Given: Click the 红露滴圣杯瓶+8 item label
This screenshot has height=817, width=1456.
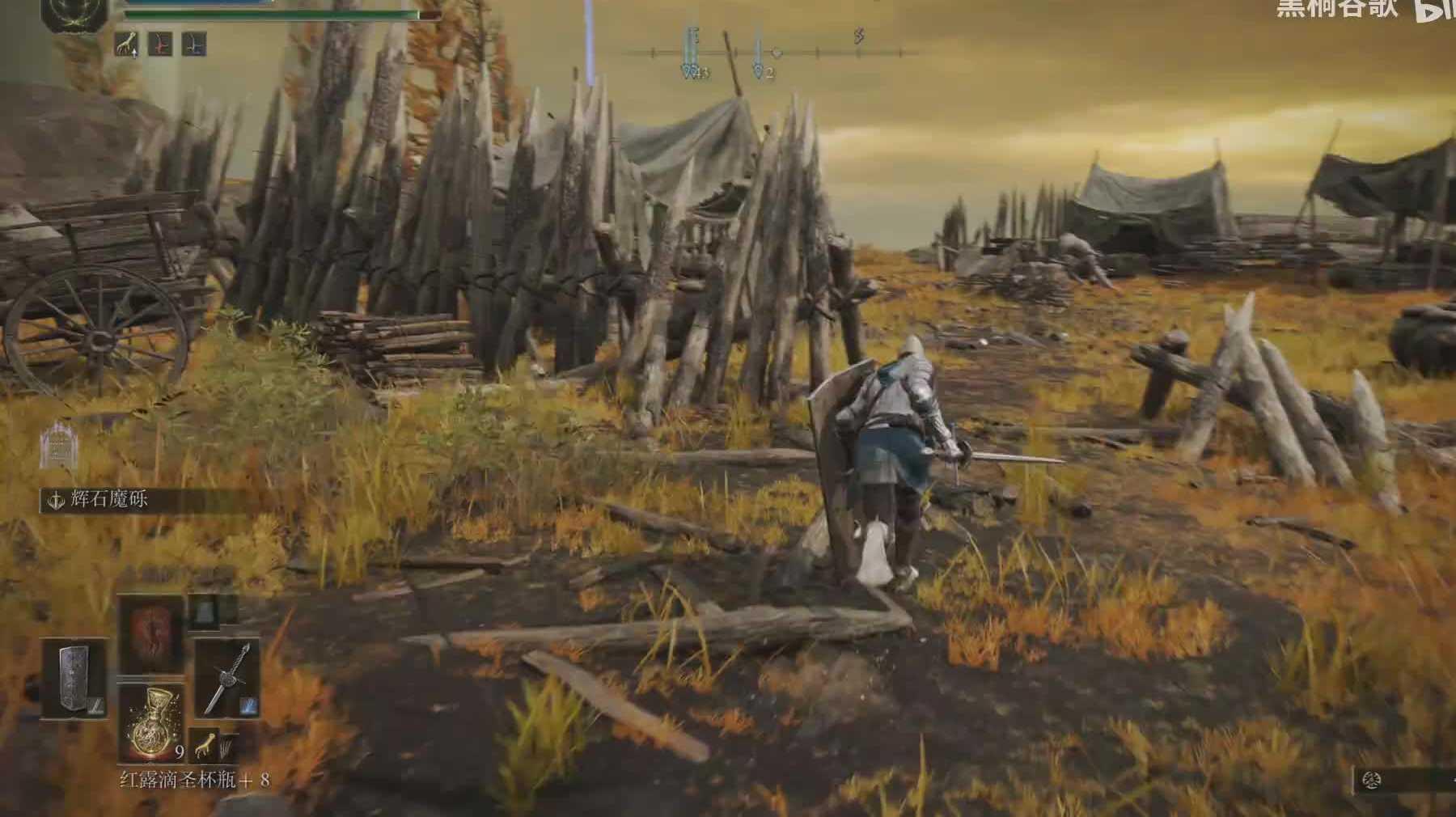Looking at the screenshot, I should point(194,781).
